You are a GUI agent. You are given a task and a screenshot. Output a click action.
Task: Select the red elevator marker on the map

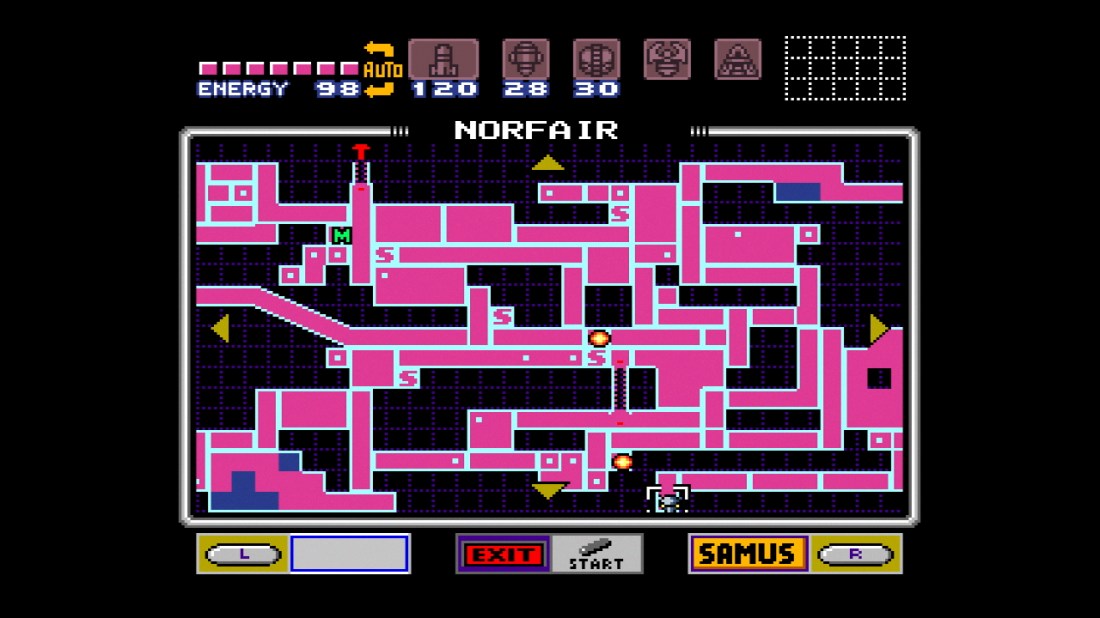[361, 152]
